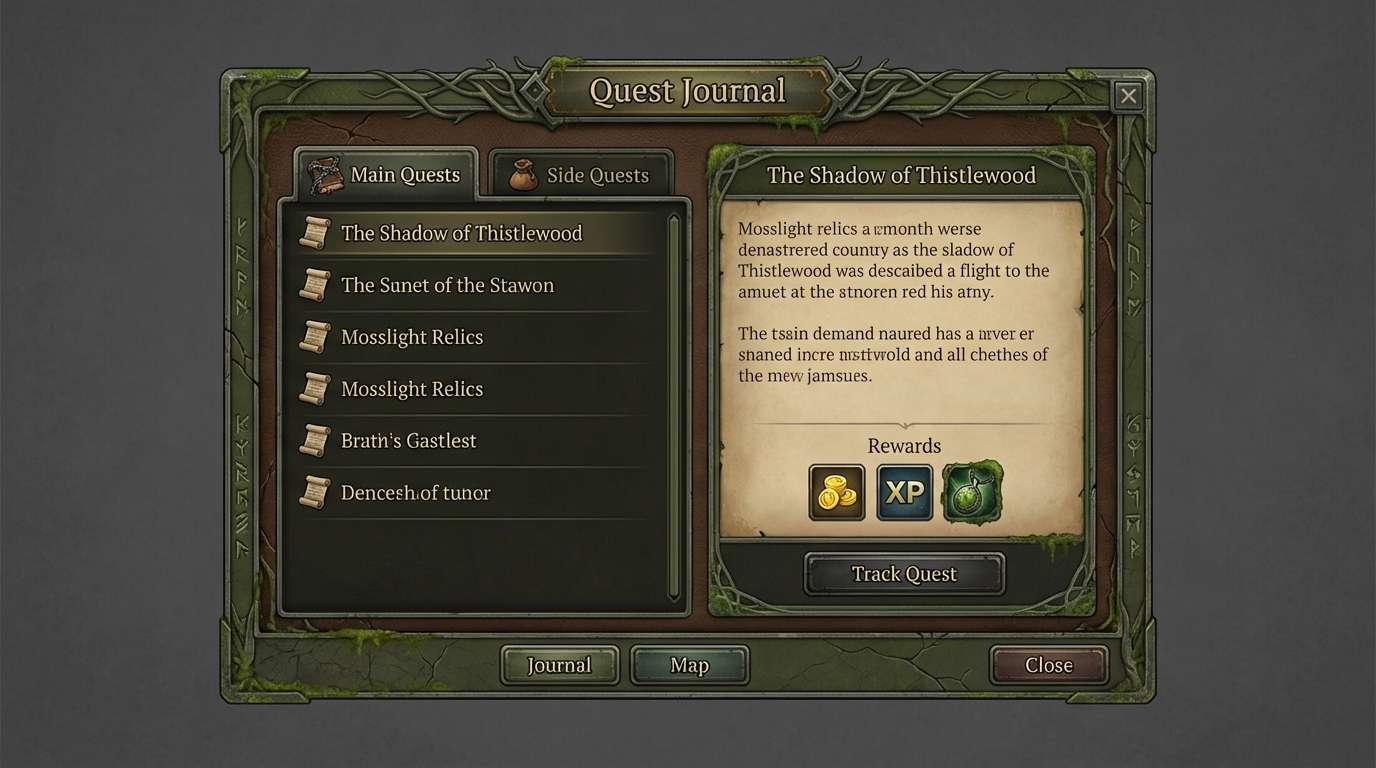Select the quest The Shadow of Thistlewood
The image size is (1376, 768).
point(461,233)
